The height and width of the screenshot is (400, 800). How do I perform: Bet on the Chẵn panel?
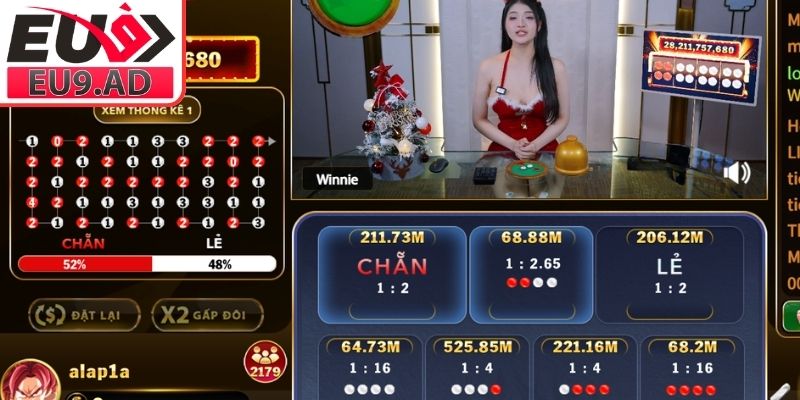pos(392,273)
